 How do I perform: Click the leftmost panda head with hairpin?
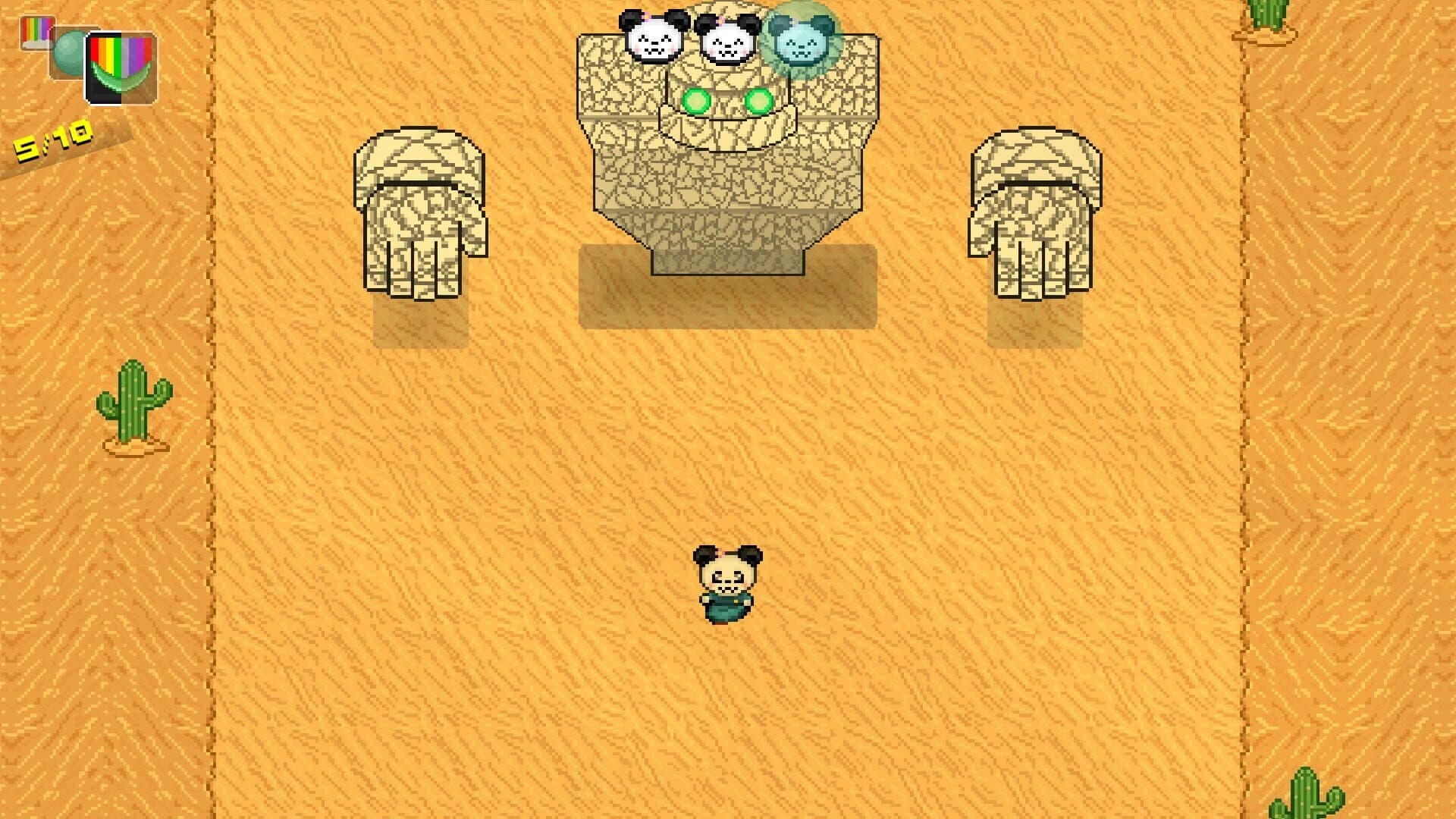(x=652, y=34)
